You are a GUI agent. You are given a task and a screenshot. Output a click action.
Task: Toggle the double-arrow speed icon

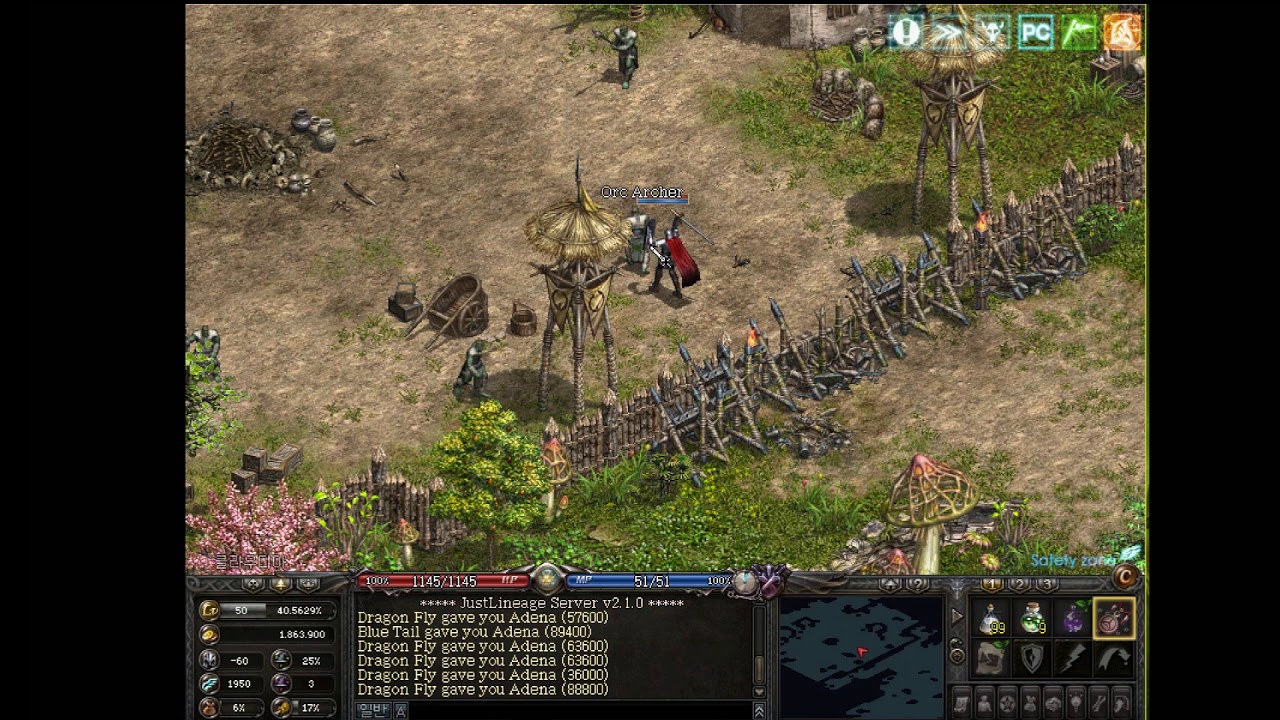tap(948, 33)
